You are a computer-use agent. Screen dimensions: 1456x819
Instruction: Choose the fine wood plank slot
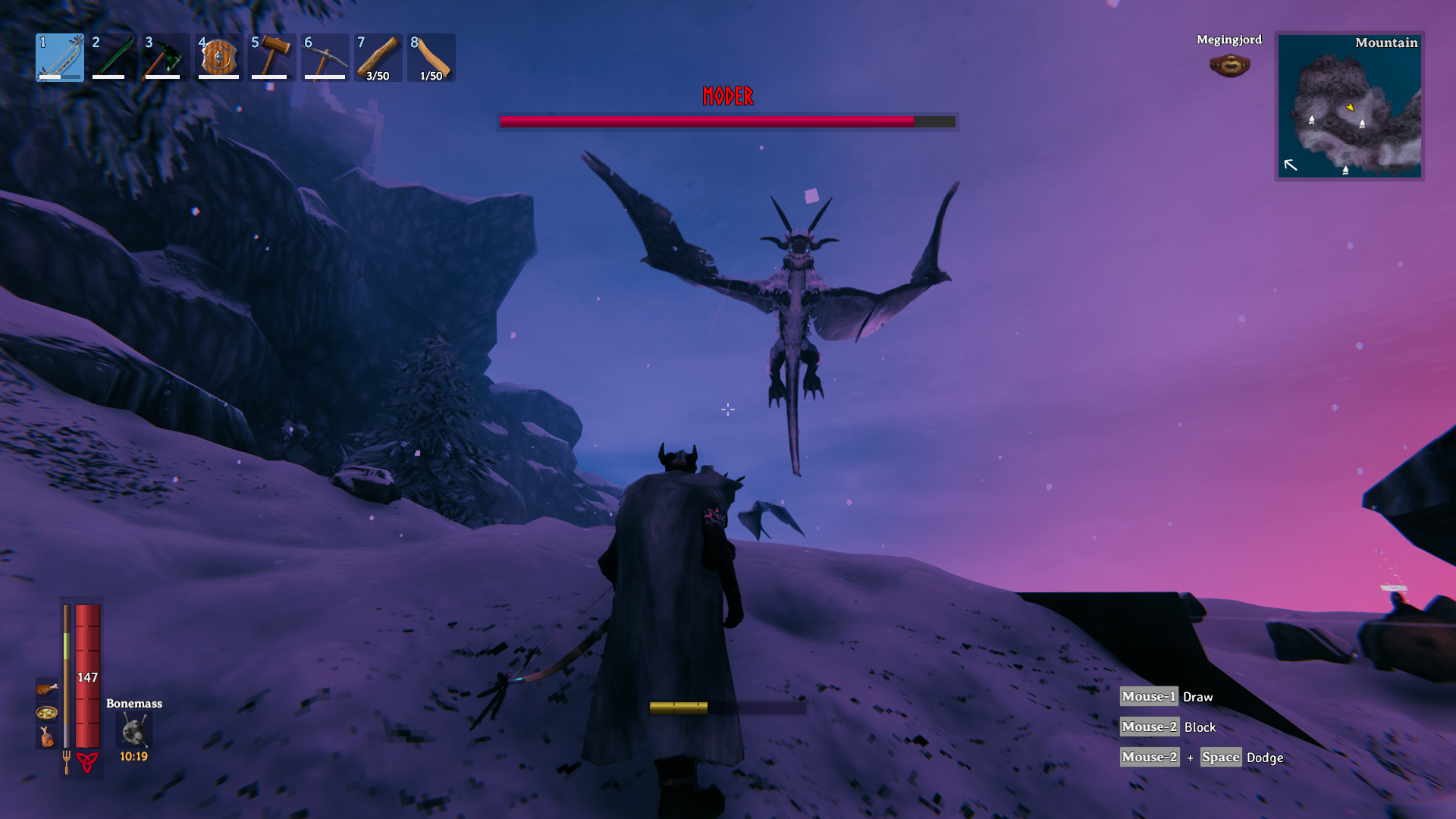(x=431, y=58)
